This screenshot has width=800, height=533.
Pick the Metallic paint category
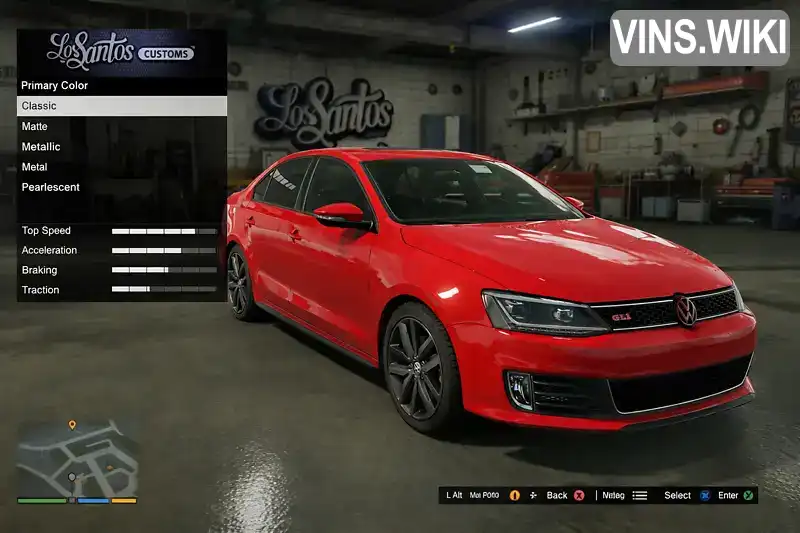pyautogui.click(x=121, y=147)
